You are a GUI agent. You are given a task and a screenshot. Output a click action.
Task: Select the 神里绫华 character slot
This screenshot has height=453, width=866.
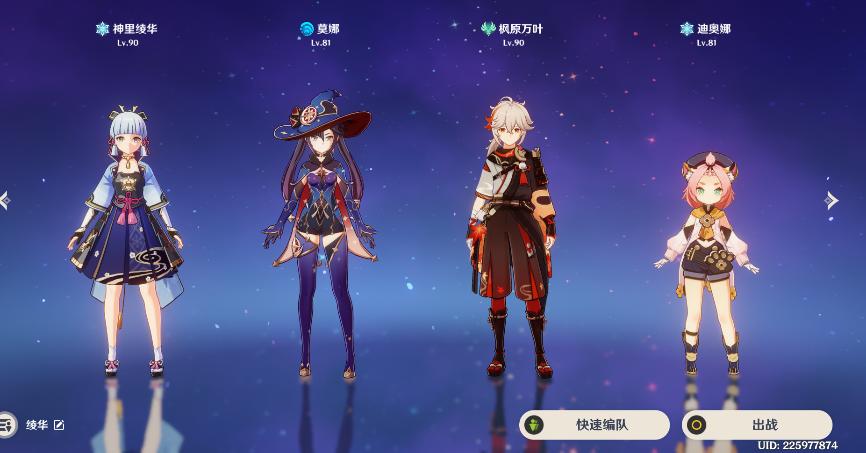click(127, 240)
